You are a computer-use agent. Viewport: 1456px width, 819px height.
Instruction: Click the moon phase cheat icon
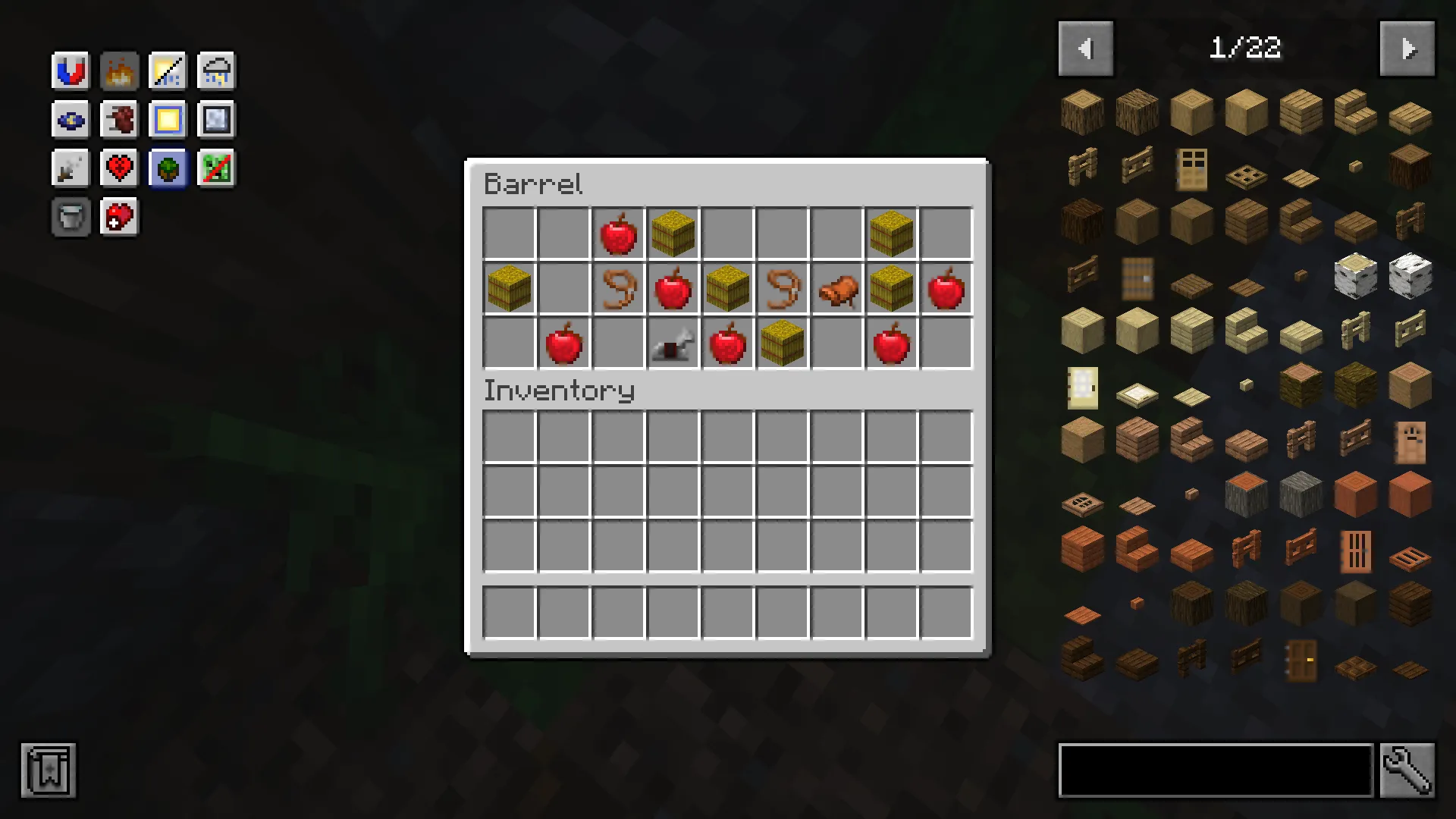pyautogui.click(x=70, y=119)
